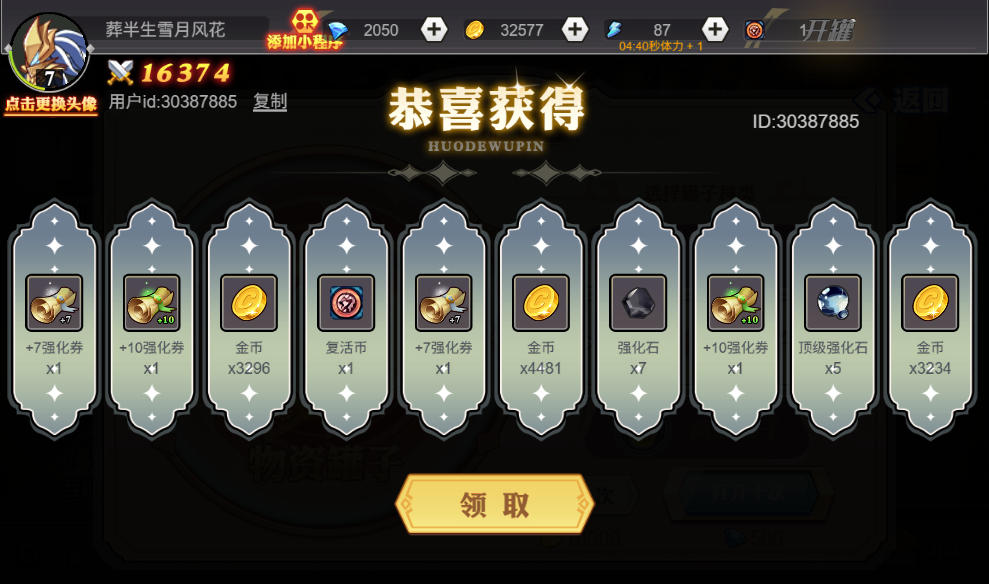Select the 强化石 x7 reward card
989x584 pixels.
(638, 320)
